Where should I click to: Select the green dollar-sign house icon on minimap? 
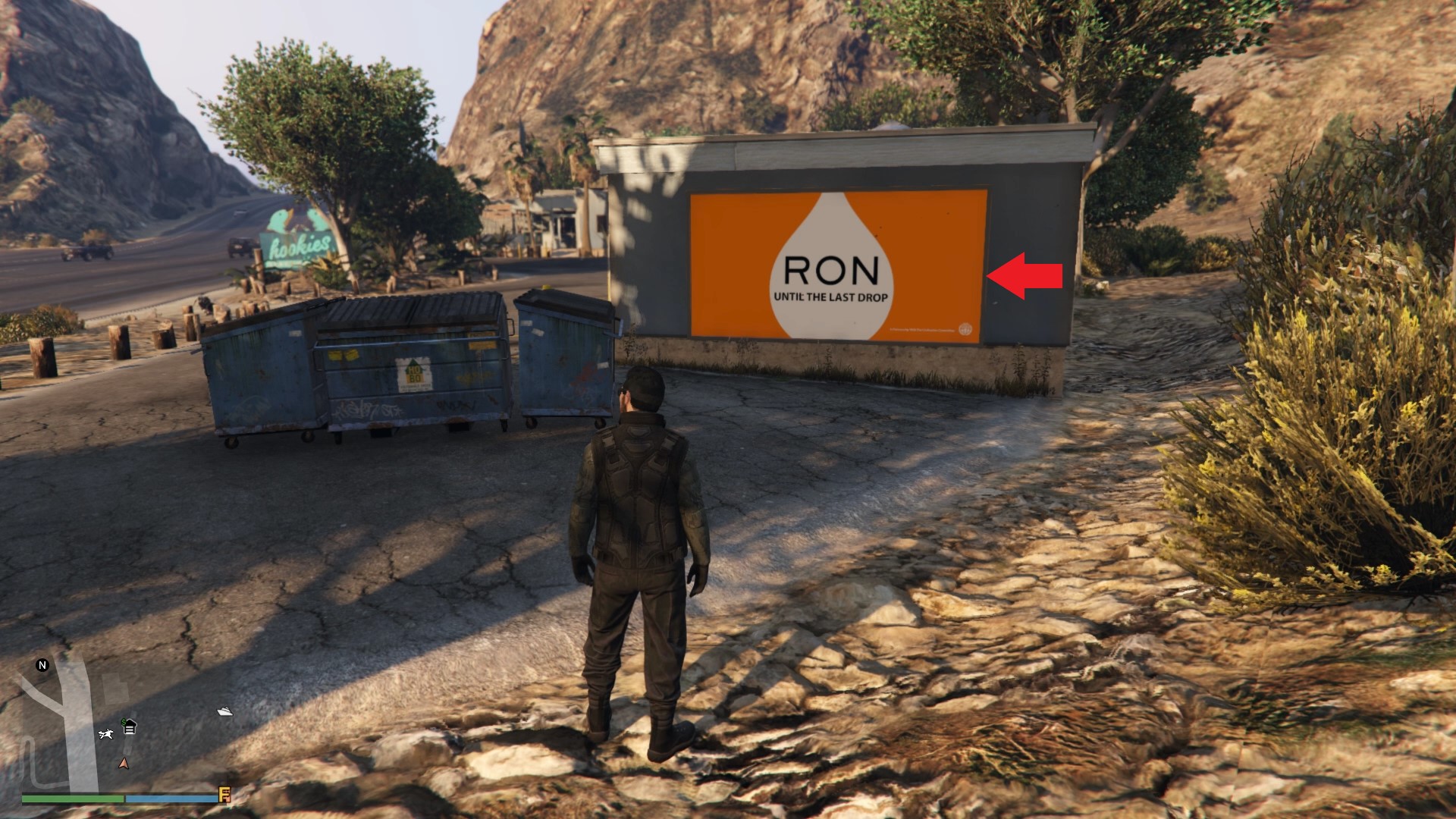(129, 726)
